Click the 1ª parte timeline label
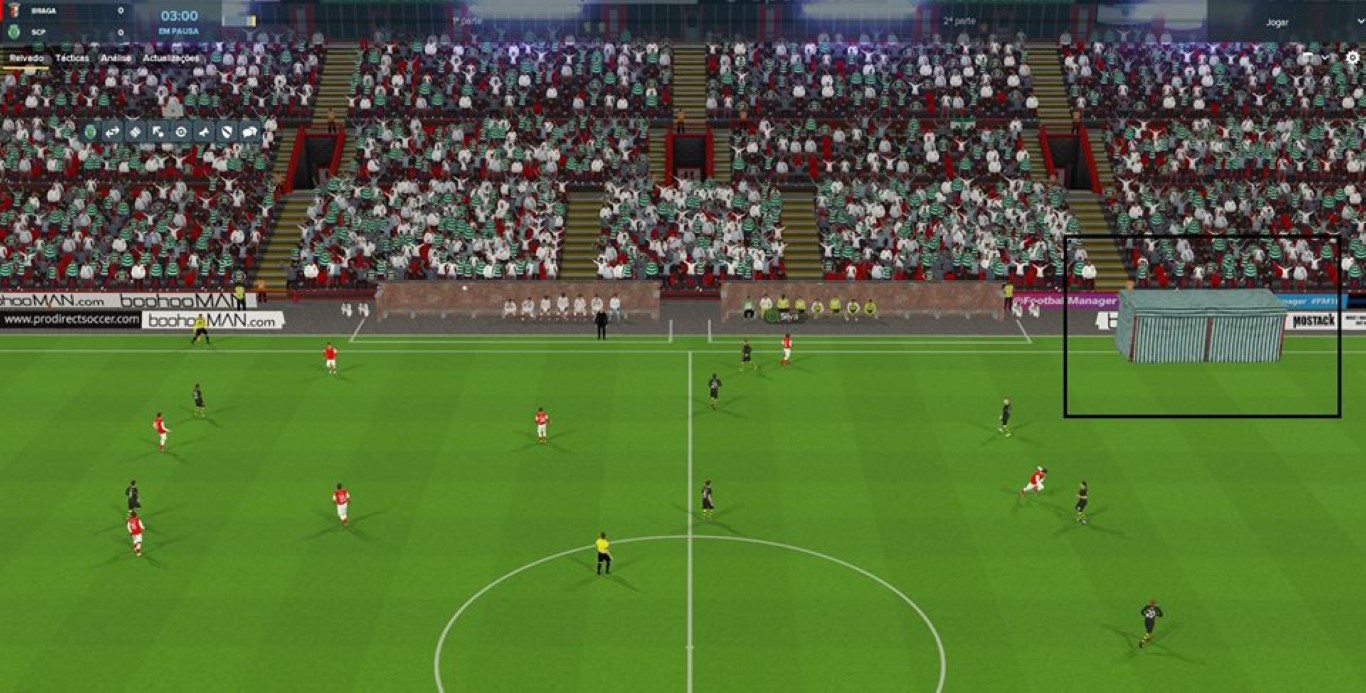The height and width of the screenshot is (693, 1366). point(469,21)
